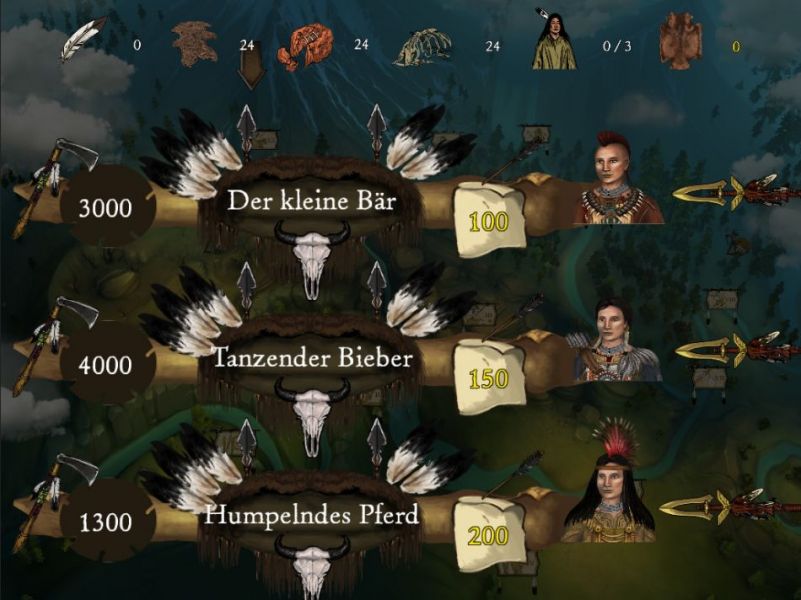
Task: Choose the Tanzender Bieber banner
Action: pyautogui.click(x=312, y=358)
